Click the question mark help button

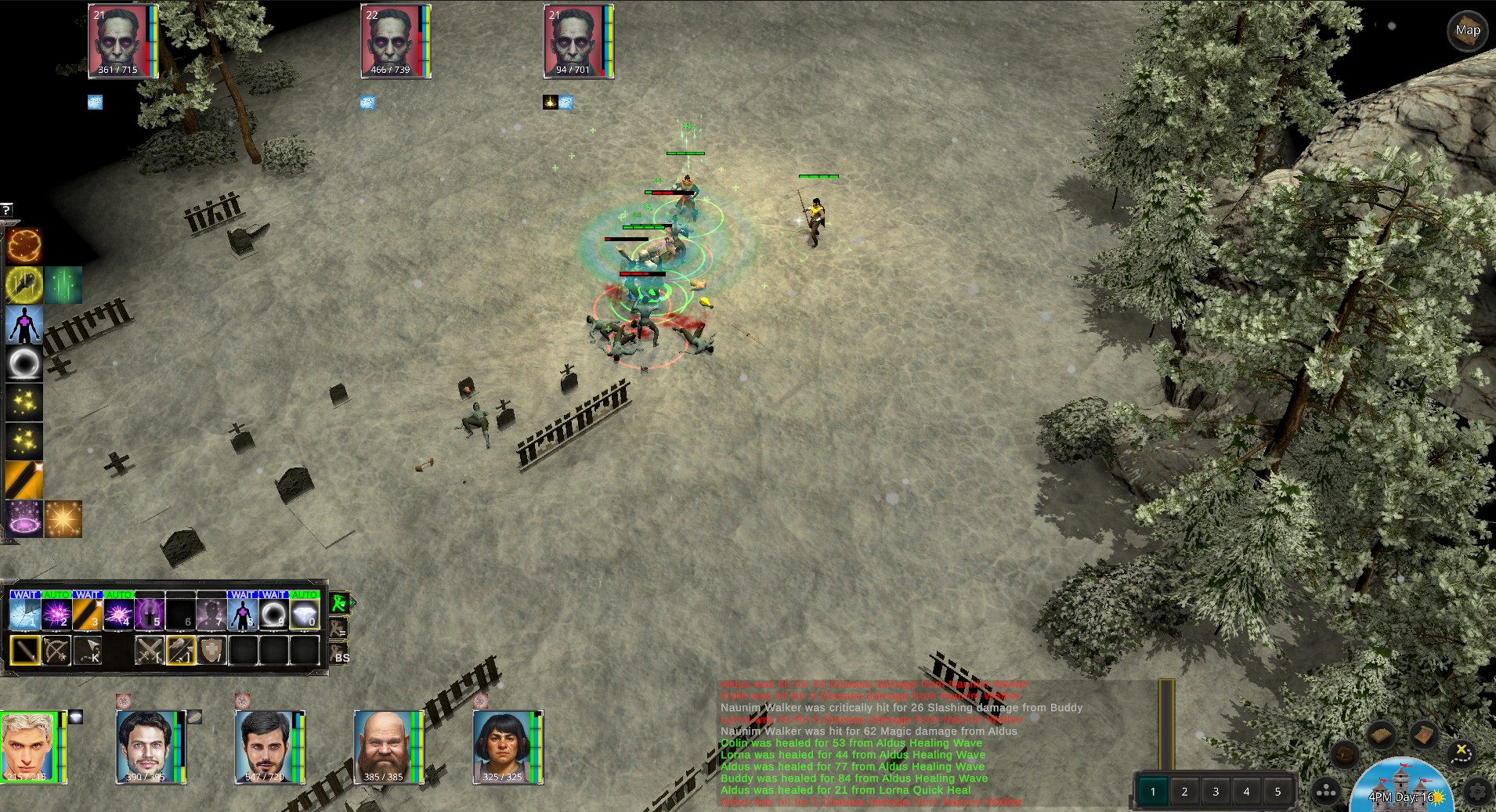click(6, 210)
